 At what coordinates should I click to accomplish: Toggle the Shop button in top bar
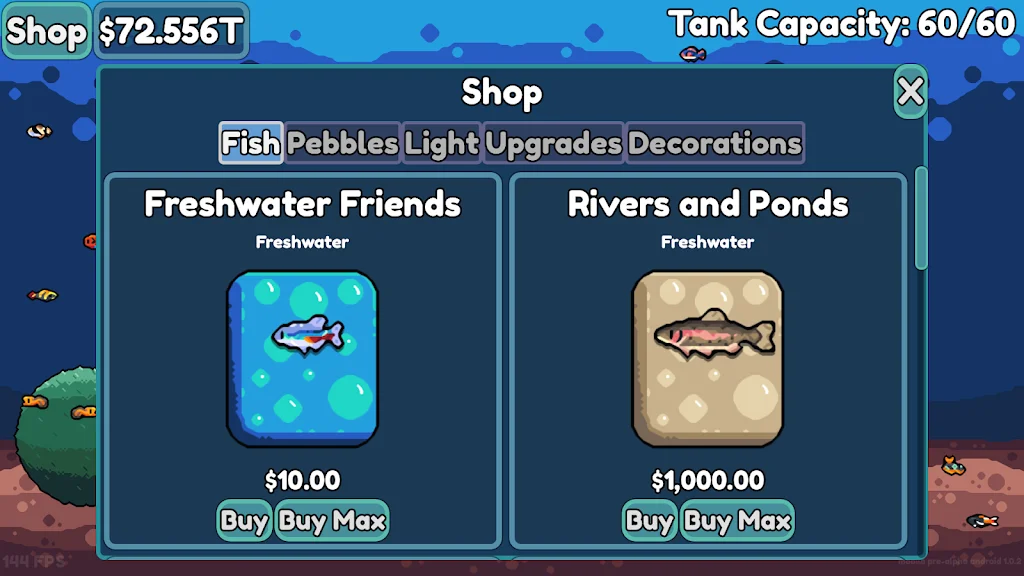point(46,32)
